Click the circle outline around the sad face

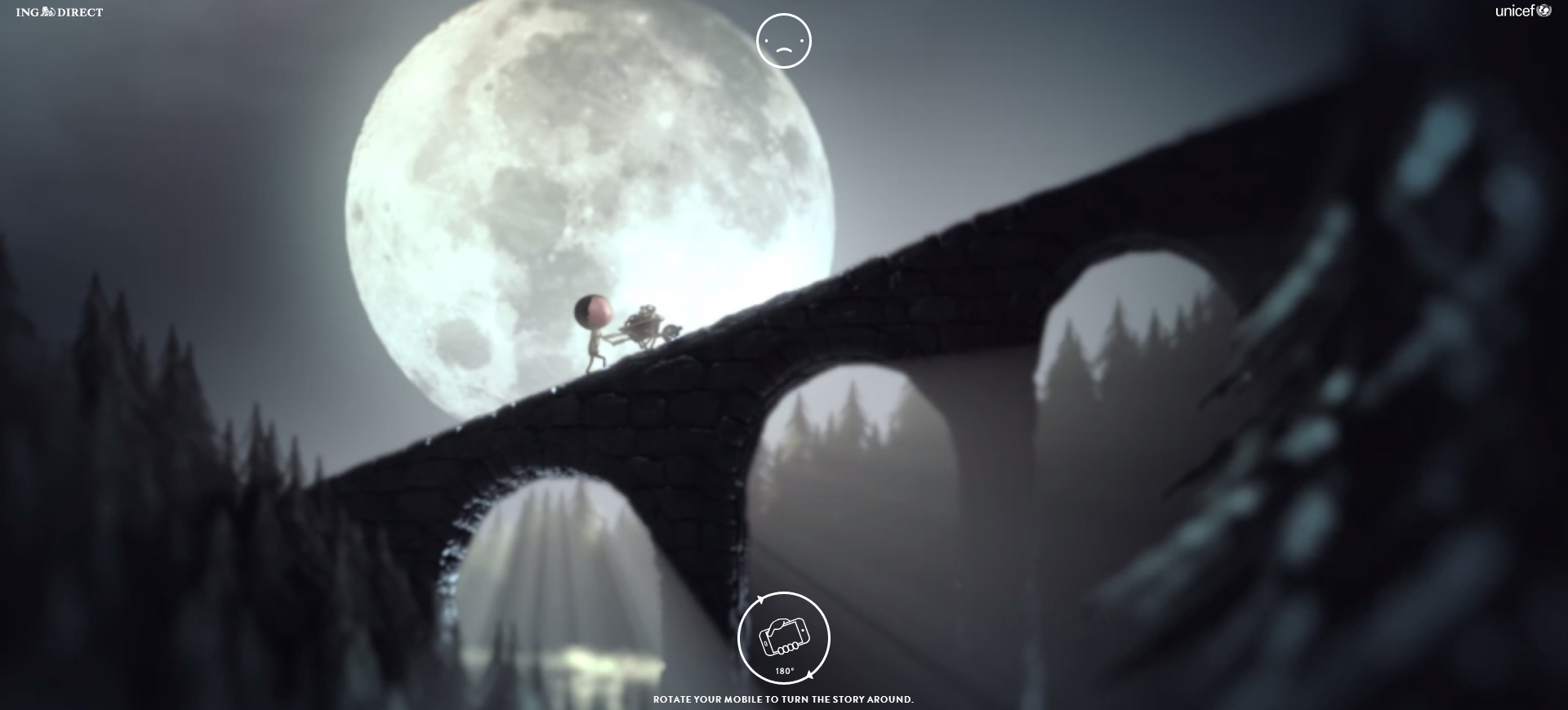point(758,39)
